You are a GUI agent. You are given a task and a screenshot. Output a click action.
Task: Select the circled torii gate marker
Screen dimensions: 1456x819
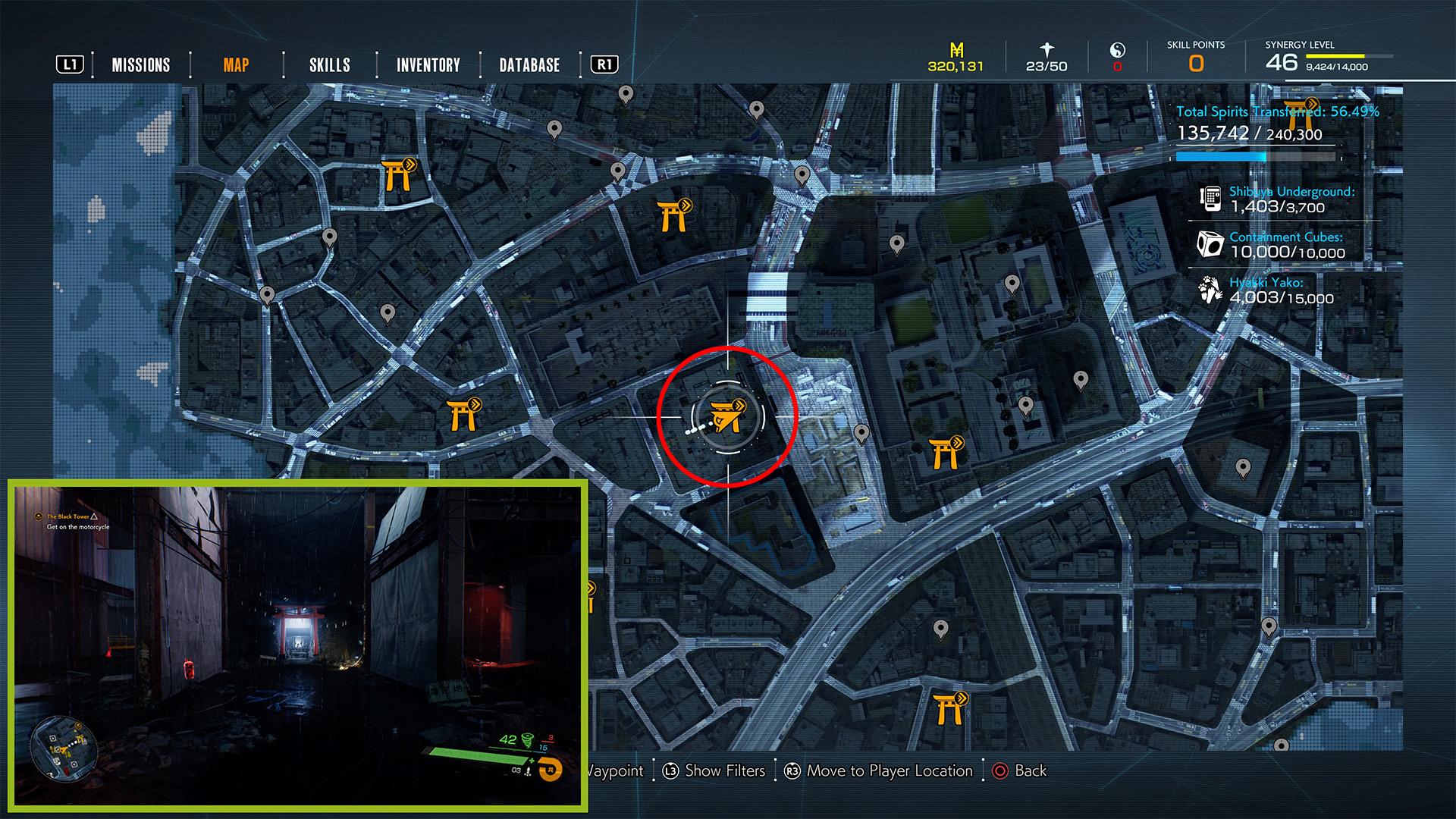click(727, 416)
